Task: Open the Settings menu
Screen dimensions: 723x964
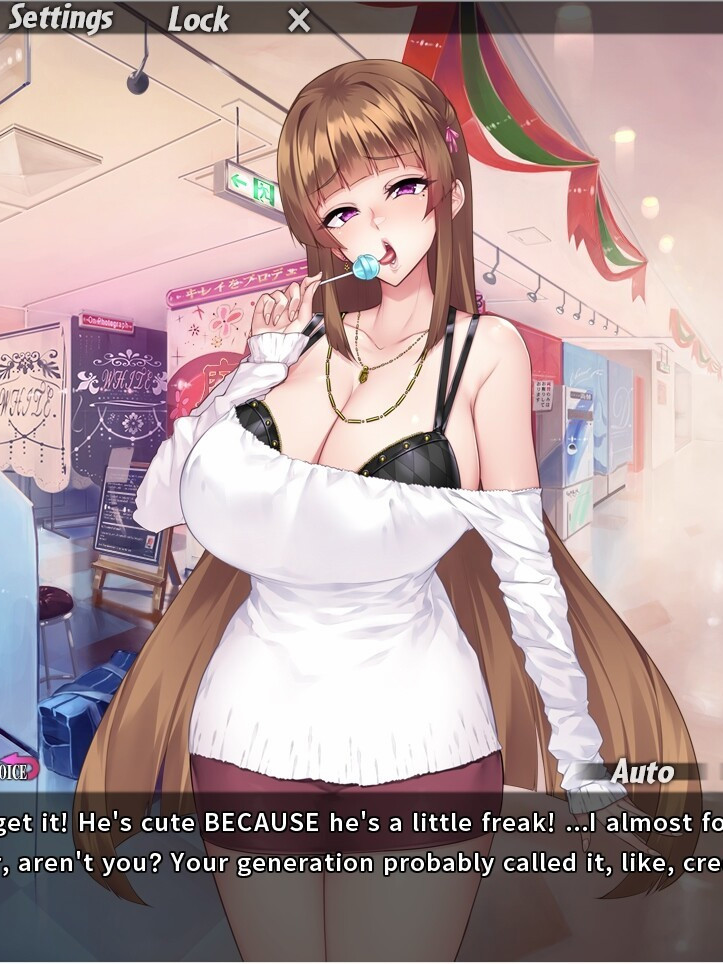Action: coord(60,18)
